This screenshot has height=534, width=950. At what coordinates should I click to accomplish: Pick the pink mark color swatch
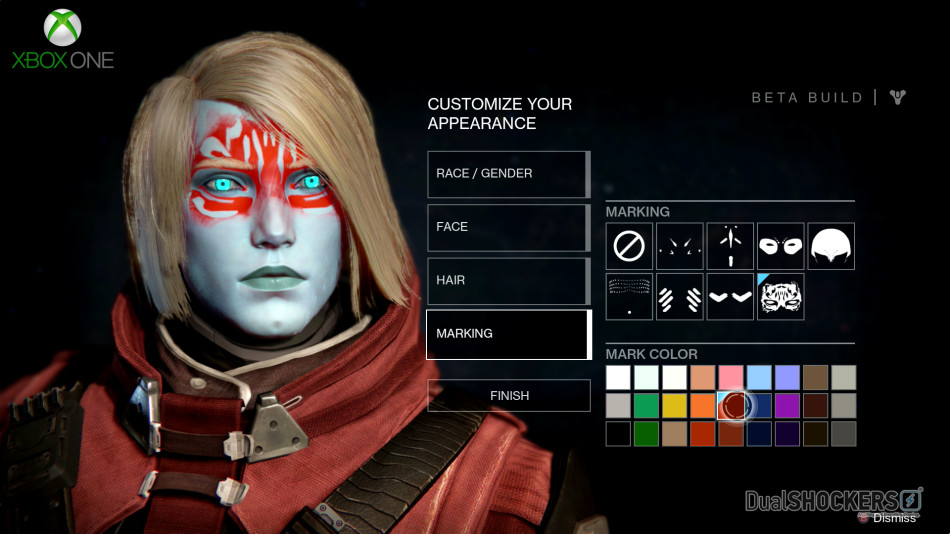point(731,377)
